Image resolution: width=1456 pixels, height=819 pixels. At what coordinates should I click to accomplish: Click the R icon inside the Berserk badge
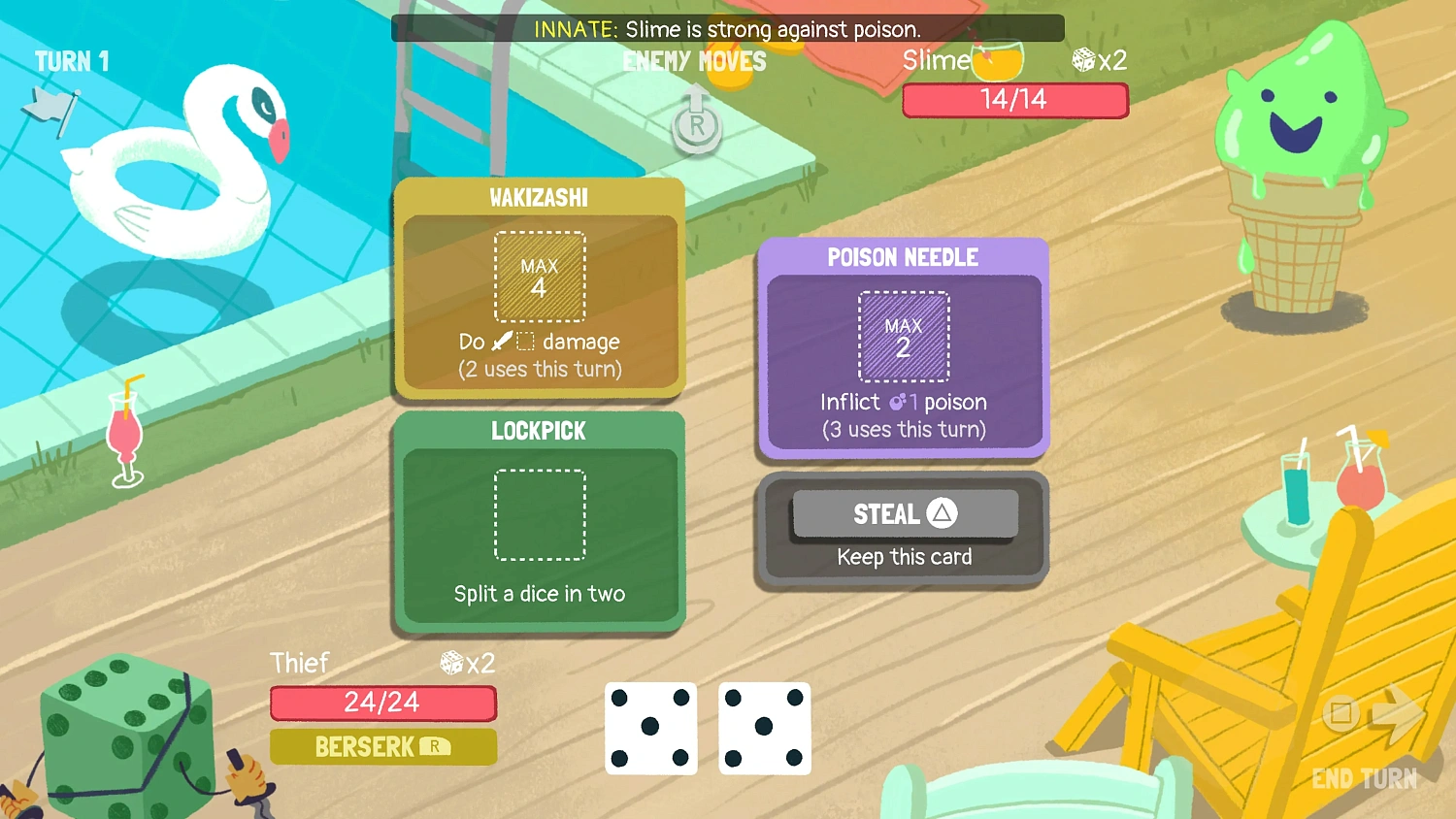435,747
